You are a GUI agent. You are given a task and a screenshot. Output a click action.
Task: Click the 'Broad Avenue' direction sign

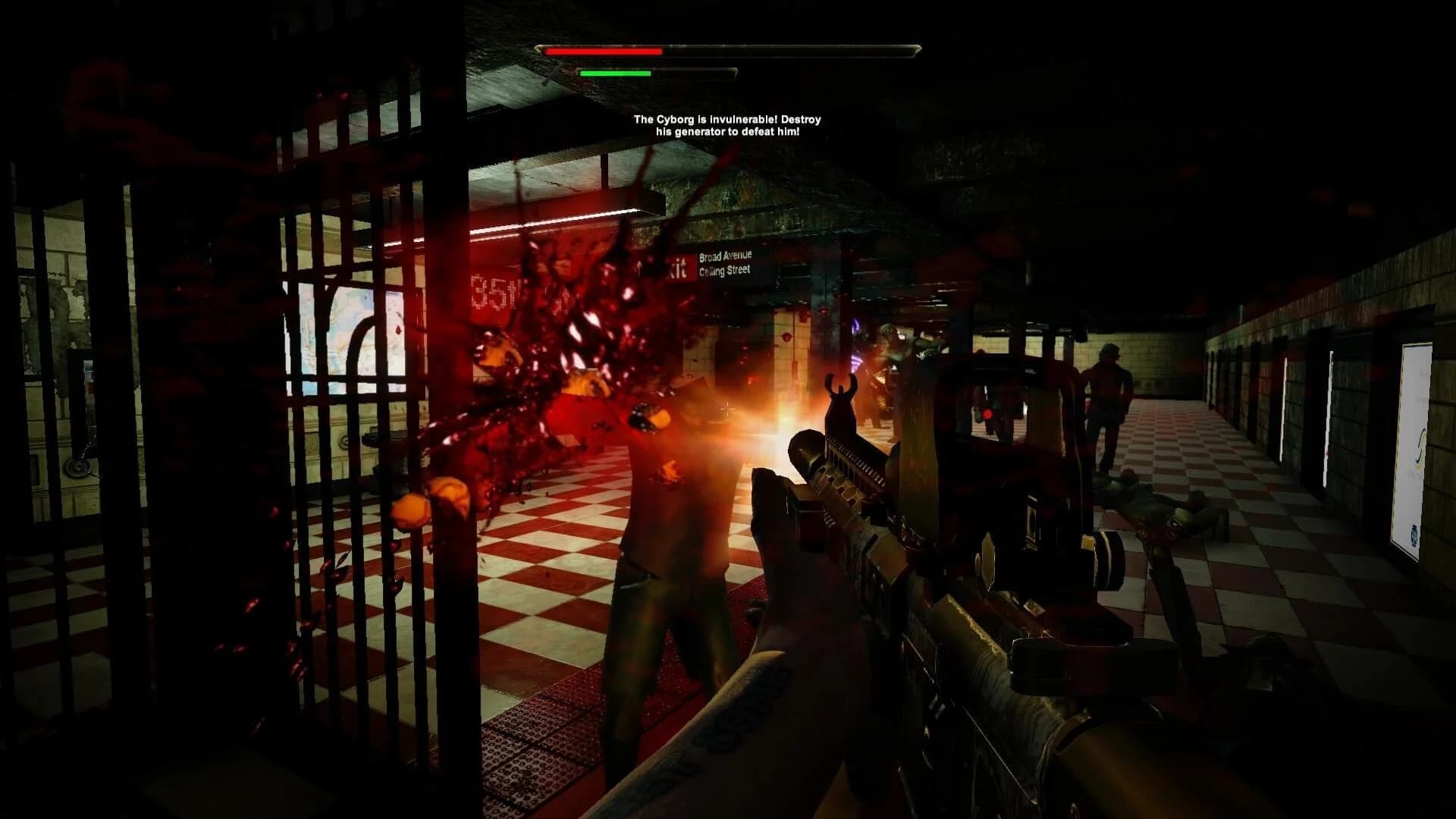[724, 256]
